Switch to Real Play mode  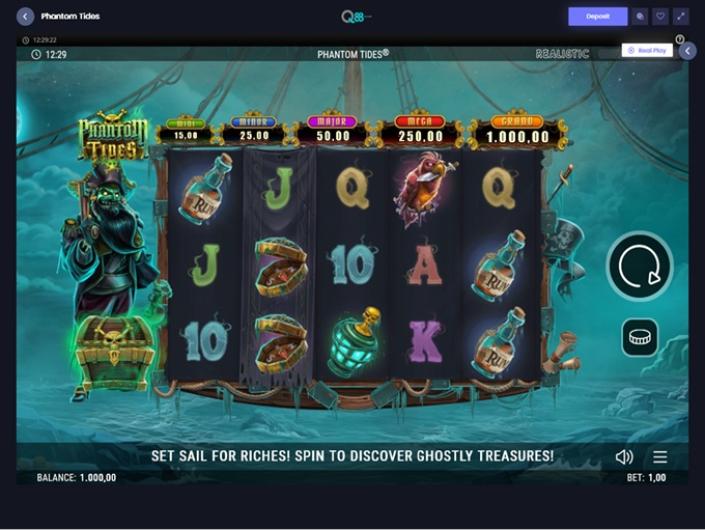click(x=647, y=50)
